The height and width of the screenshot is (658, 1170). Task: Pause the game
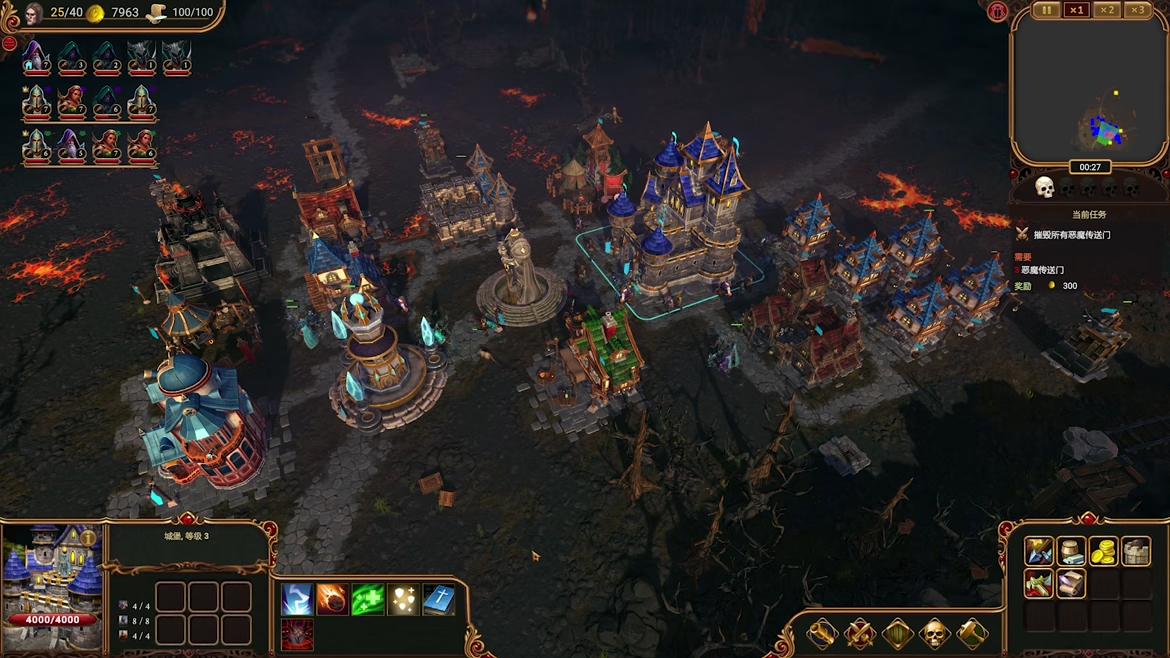[1046, 10]
